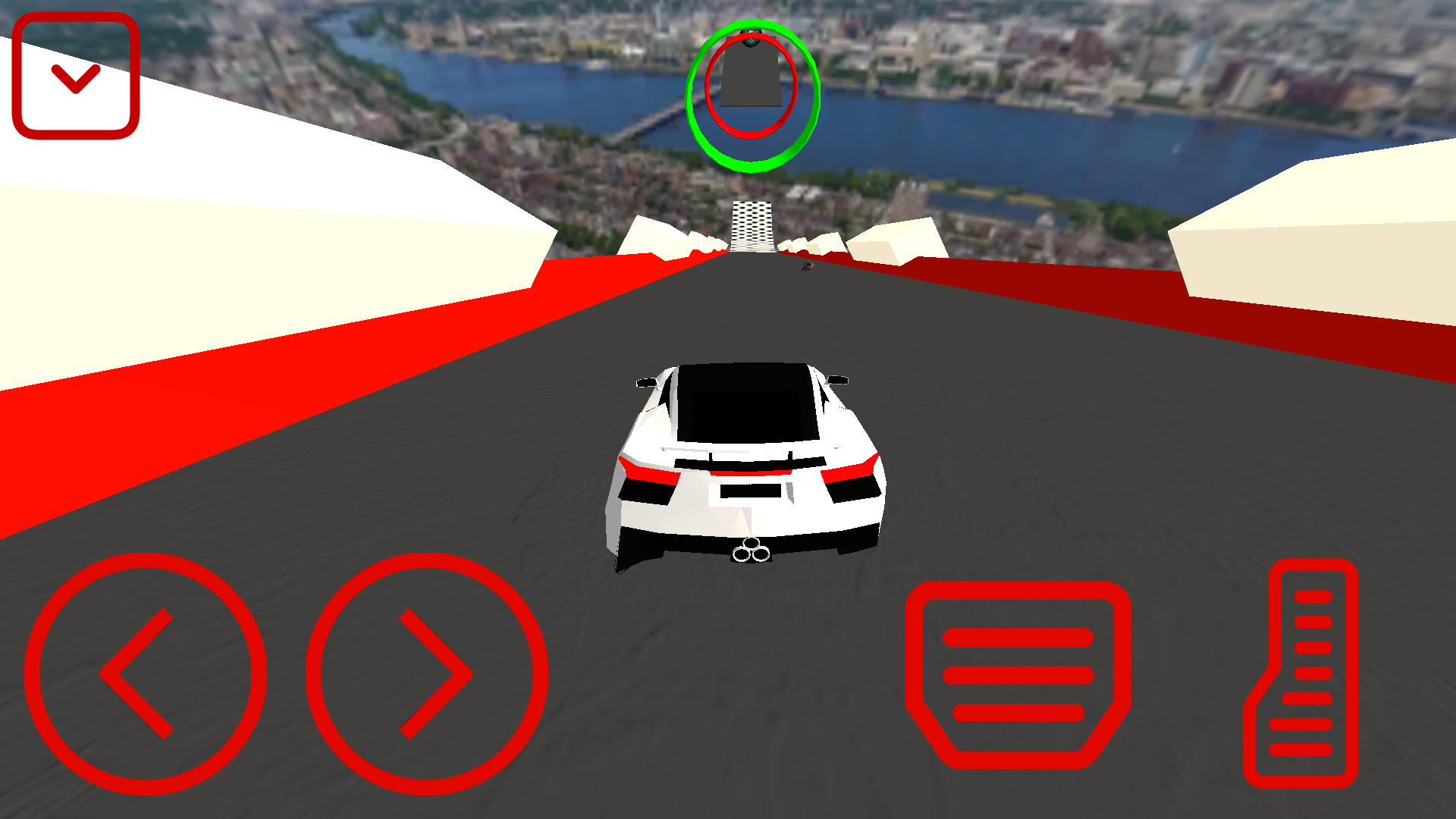
Task: Open the pause menu with the chevron button
Action: click(x=74, y=76)
